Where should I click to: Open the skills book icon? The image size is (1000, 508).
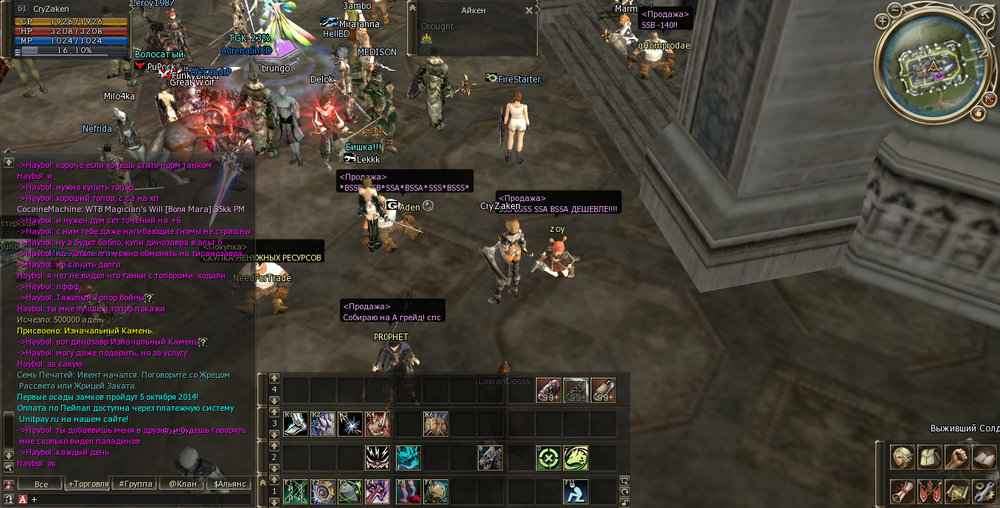tap(985, 458)
